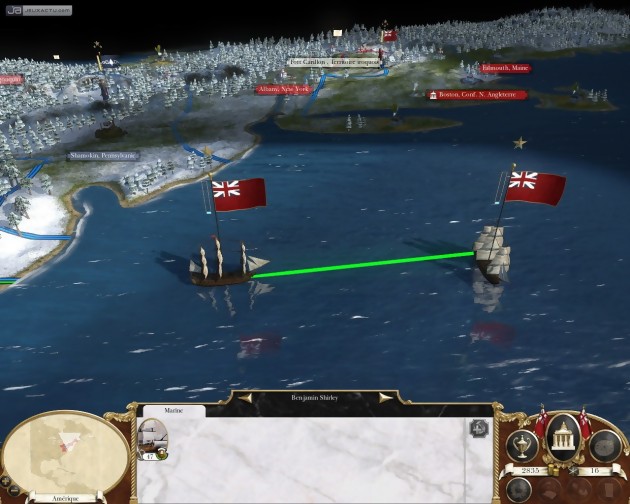Go to next fleet with the right arrow
This screenshot has width=630, height=504.
pyautogui.click(x=385, y=397)
